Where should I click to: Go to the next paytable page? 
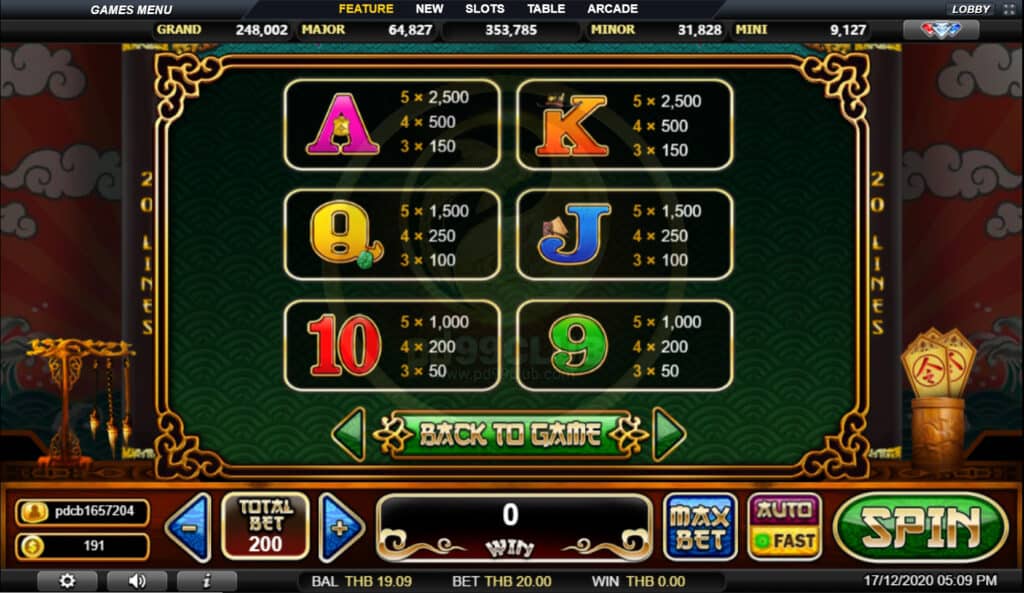668,434
